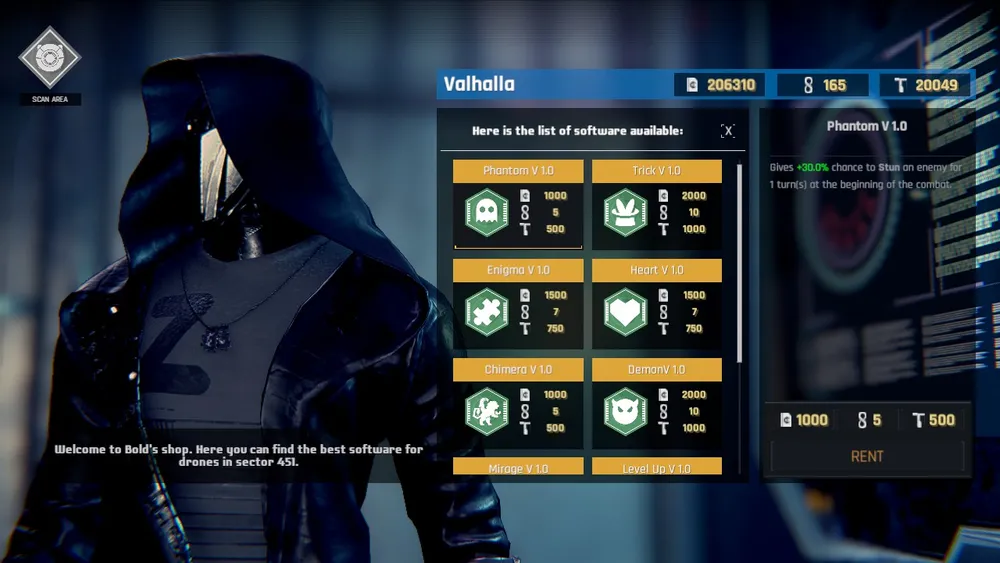This screenshot has height=563, width=1000.
Task: Click the software list scrollbar
Action: tap(740, 262)
